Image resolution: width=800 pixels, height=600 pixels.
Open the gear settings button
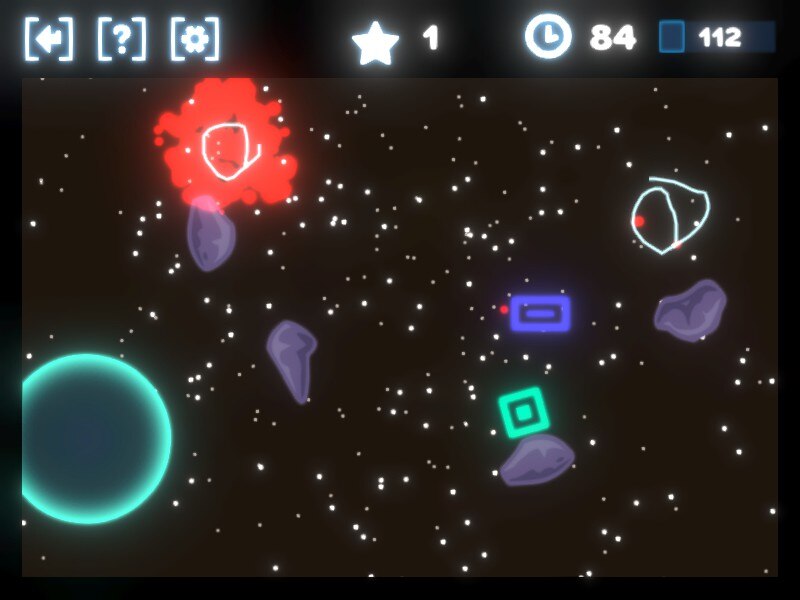[195, 39]
